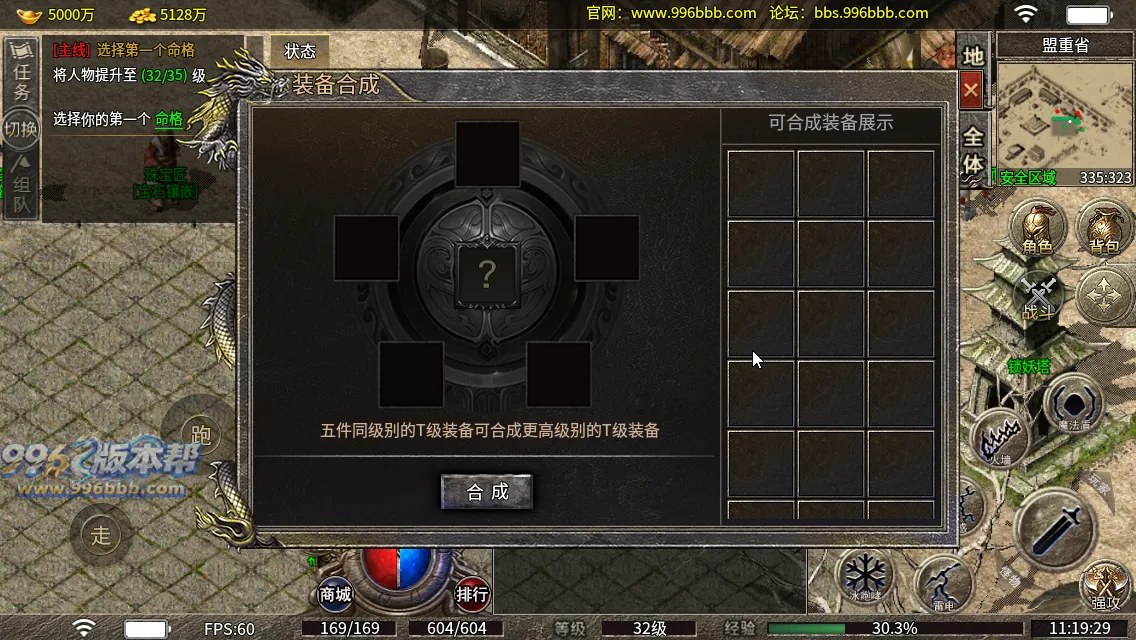The height and width of the screenshot is (640, 1136).
Task: Follow the green 命格 quest link
Action: (169, 119)
